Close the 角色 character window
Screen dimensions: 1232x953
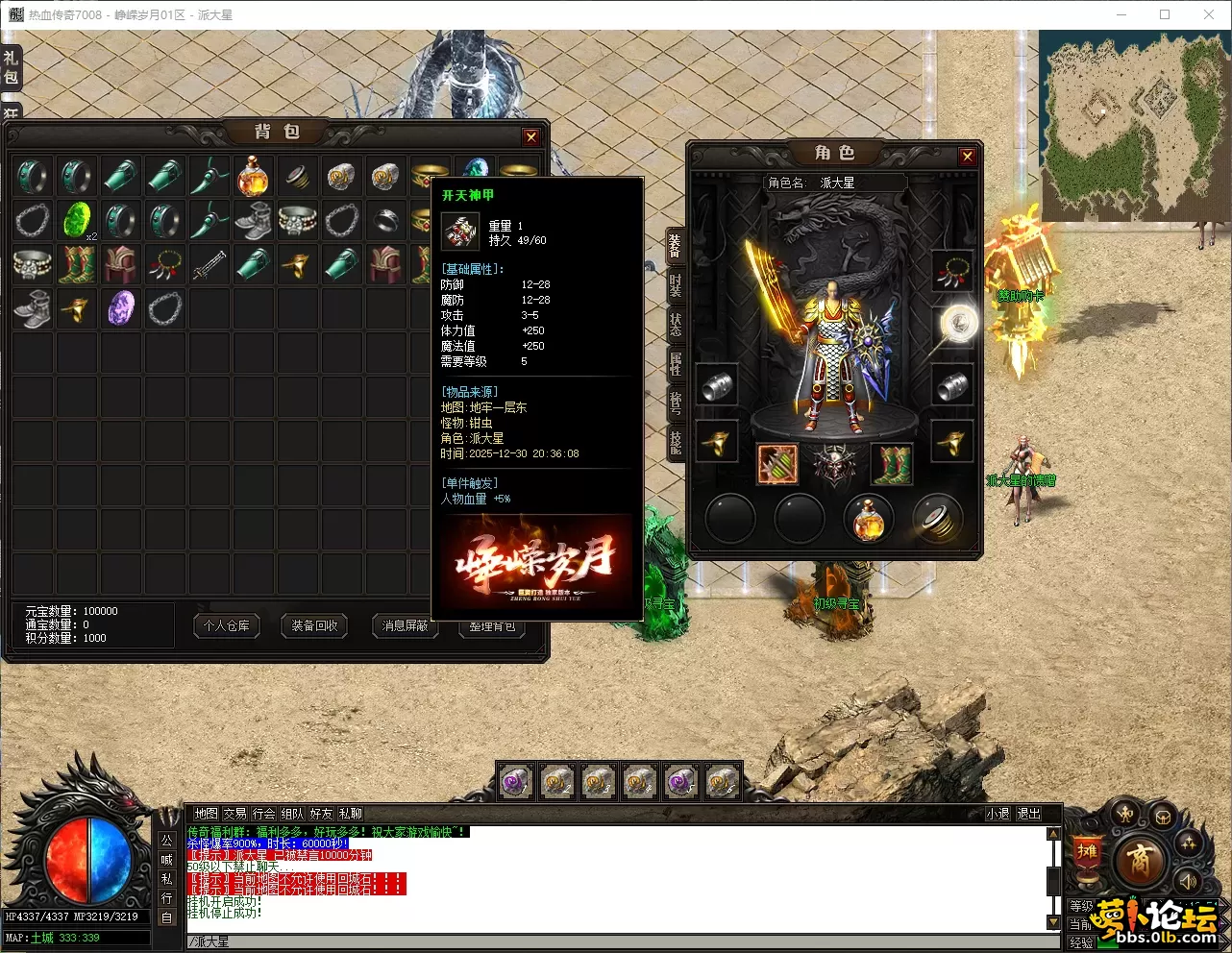[x=967, y=157]
